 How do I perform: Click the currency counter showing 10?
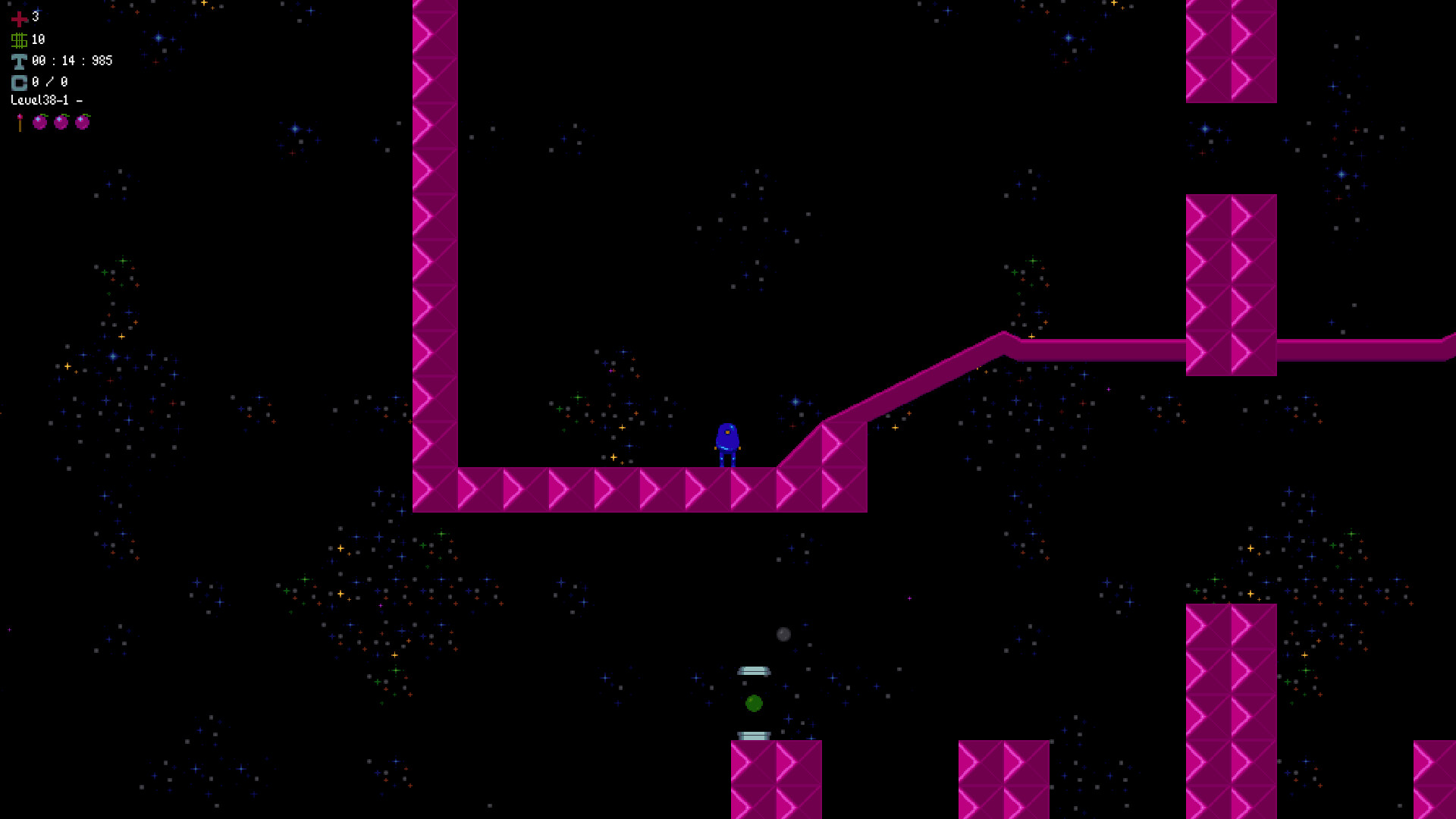(x=38, y=38)
